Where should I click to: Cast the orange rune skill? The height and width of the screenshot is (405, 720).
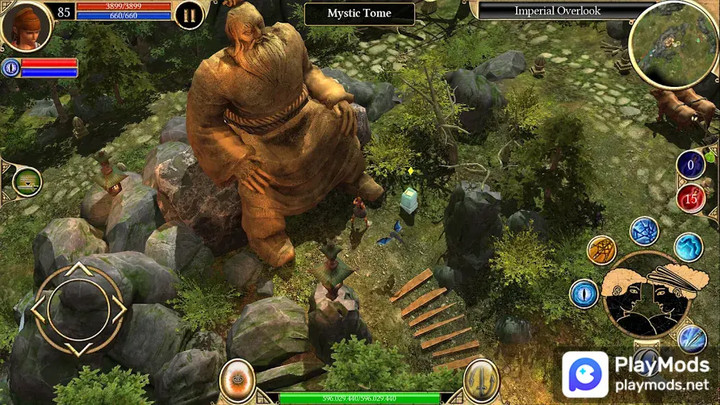pos(601,249)
